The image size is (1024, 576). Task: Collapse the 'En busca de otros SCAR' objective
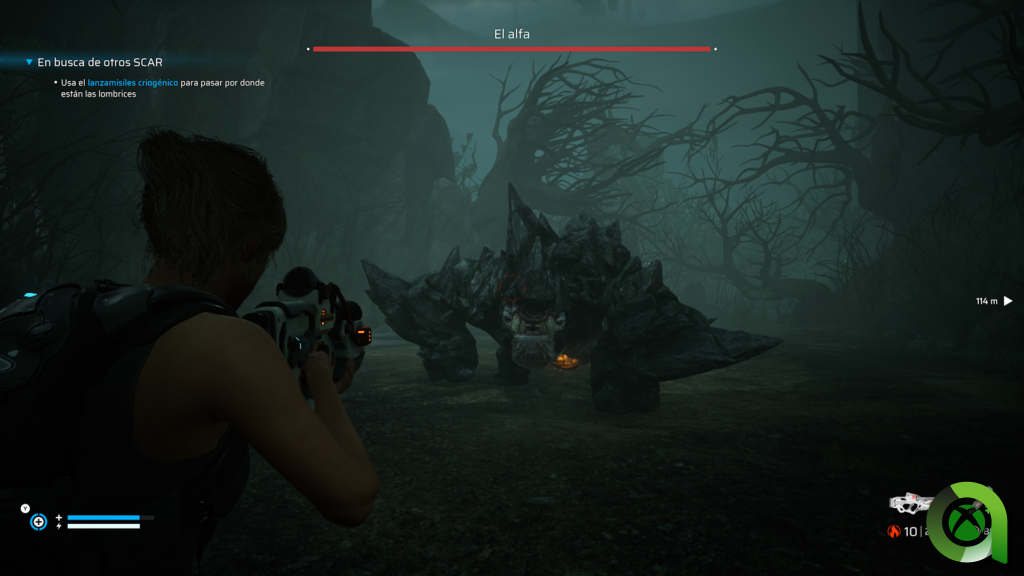coord(29,62)
